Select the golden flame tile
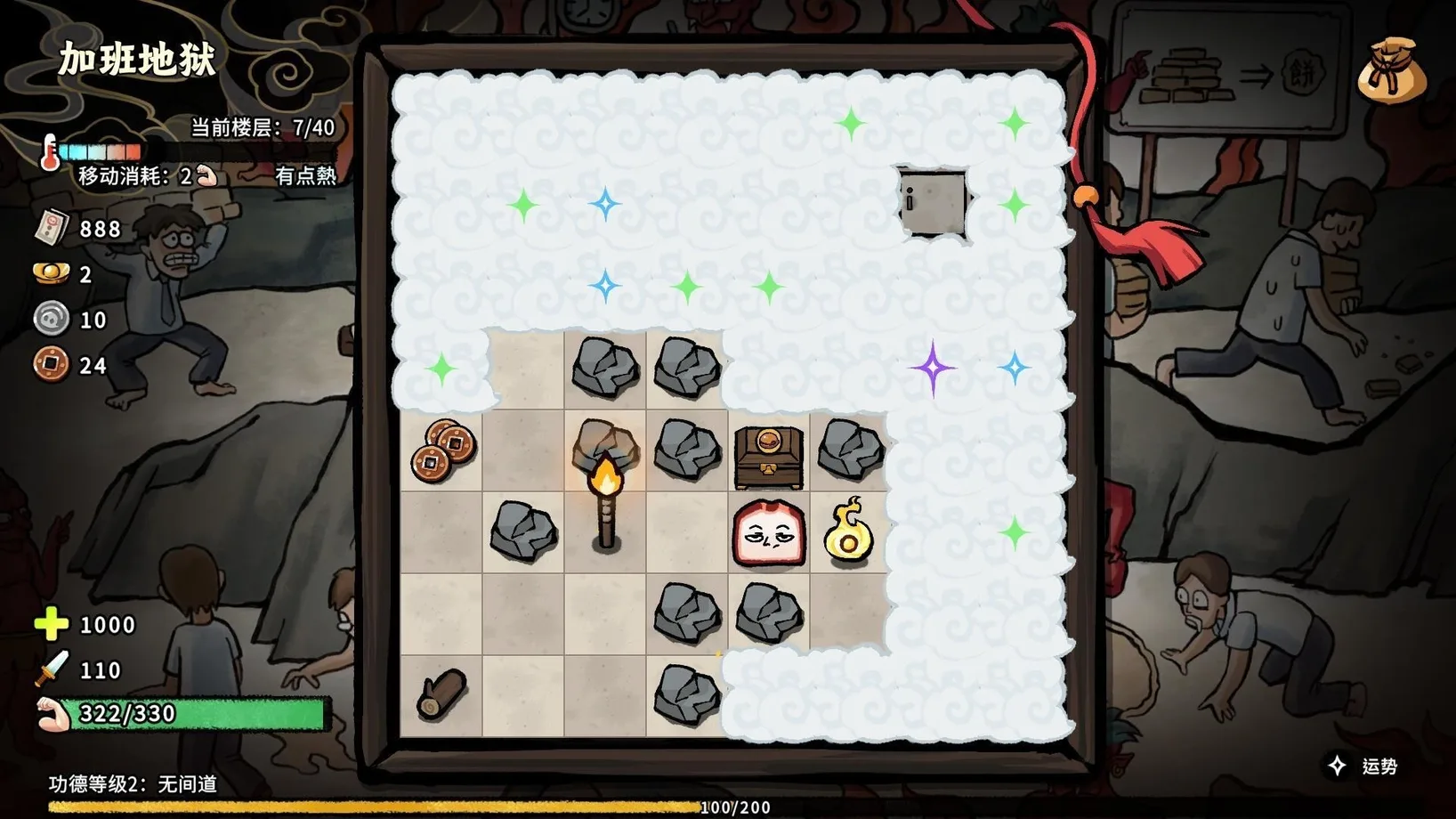 [848, 533]
